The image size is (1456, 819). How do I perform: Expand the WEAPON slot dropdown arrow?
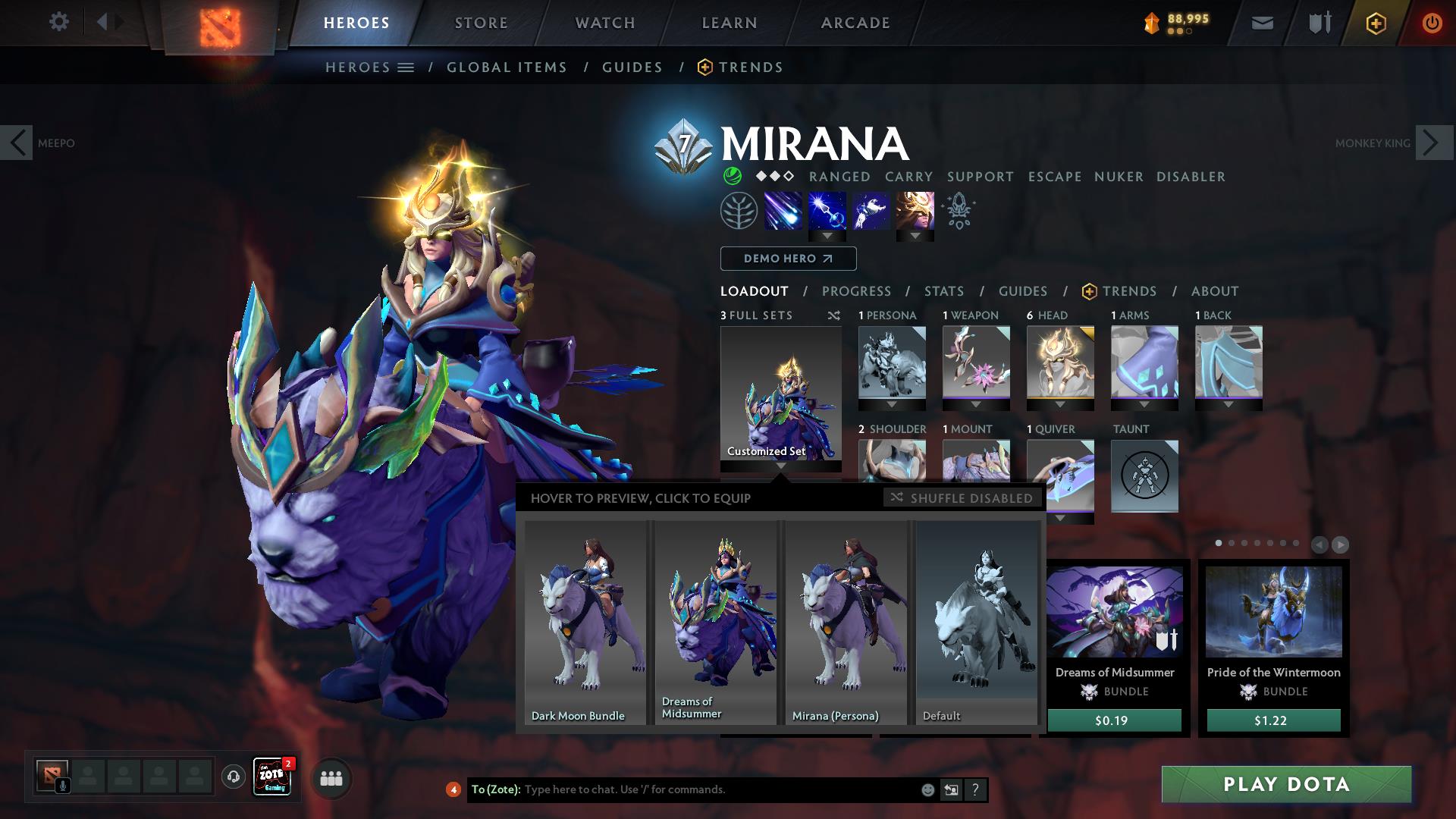[977, 405]
